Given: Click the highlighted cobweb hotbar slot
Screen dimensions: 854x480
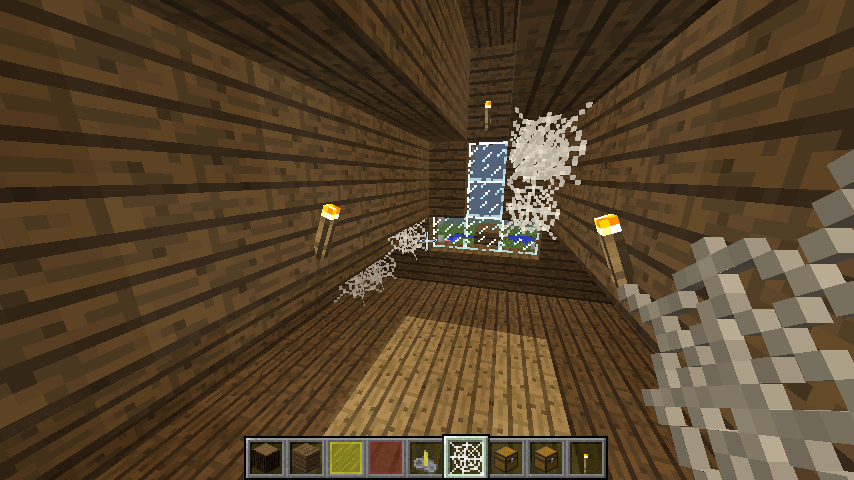Looking at the screenshot, I should coord(466,458).
